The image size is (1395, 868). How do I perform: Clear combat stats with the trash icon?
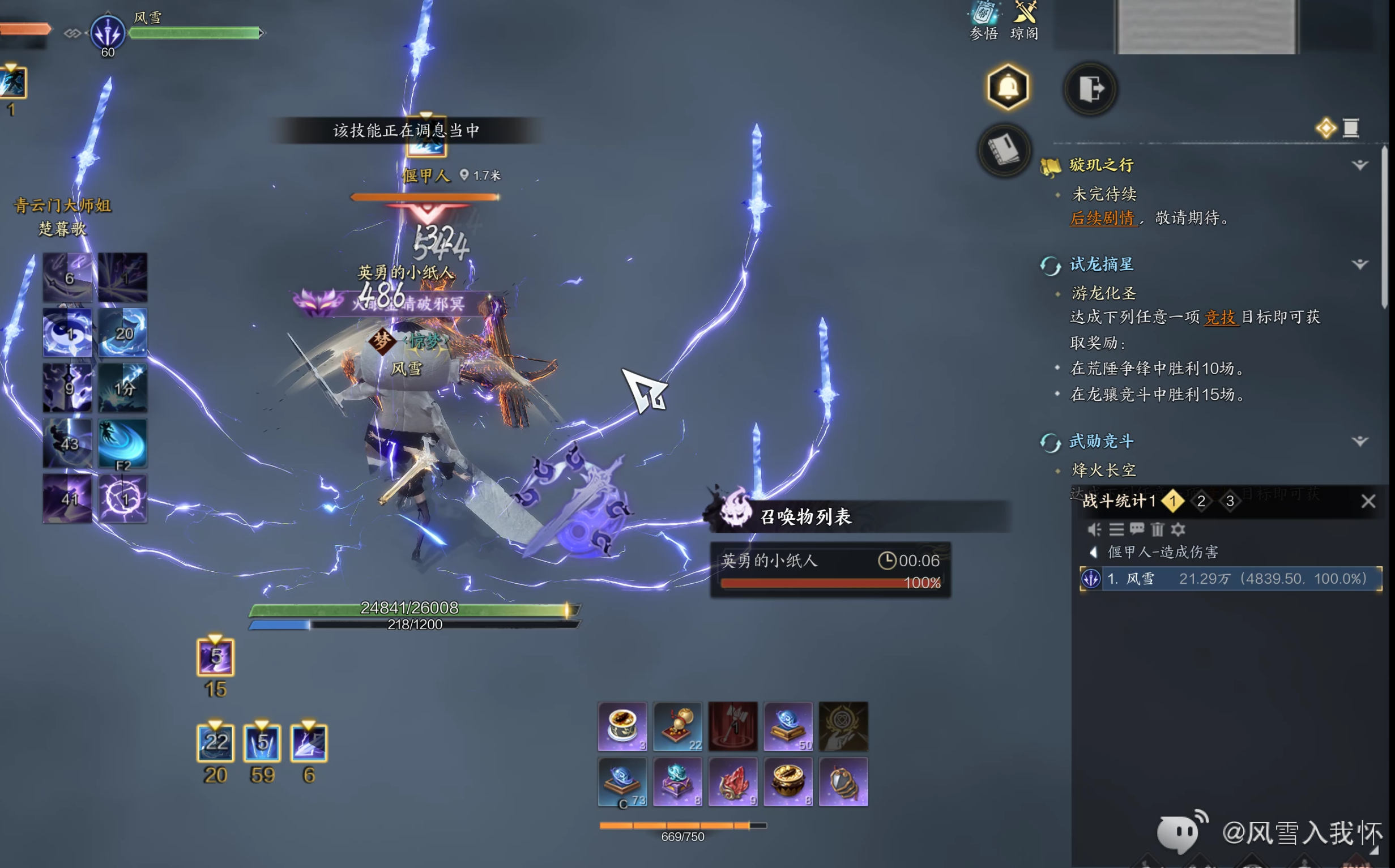click(x=1157, y=529)
